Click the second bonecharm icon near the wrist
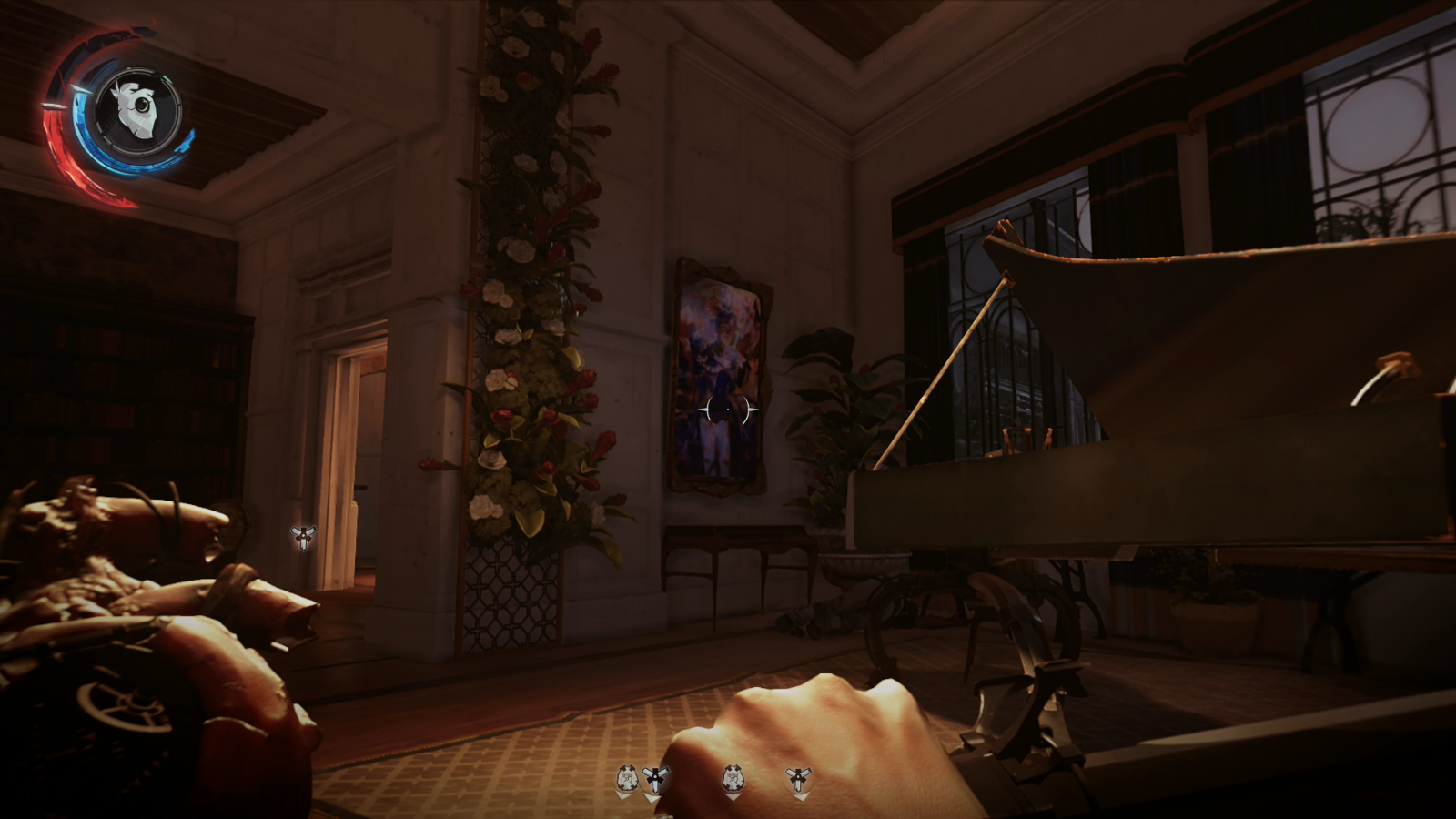Screen dimensions: 1456x819 point(733,775)
